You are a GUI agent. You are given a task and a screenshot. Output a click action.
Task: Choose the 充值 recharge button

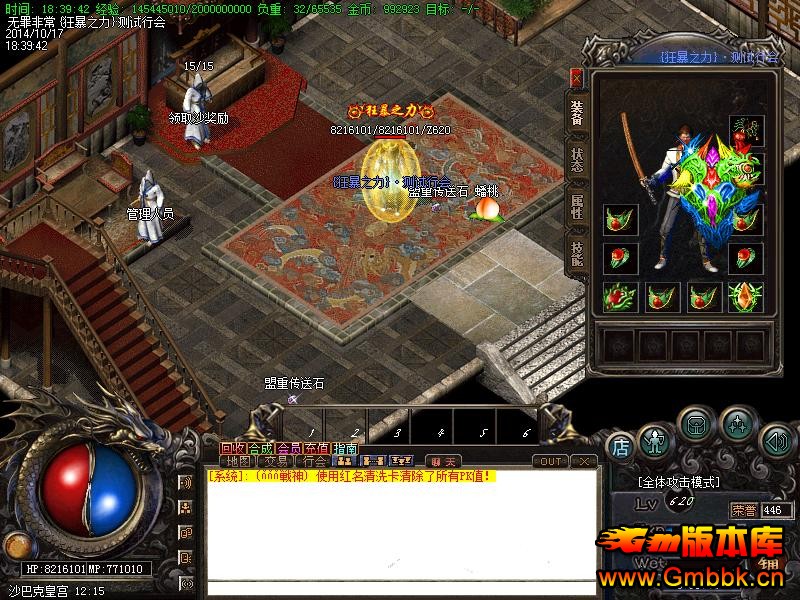coord(317,448)
